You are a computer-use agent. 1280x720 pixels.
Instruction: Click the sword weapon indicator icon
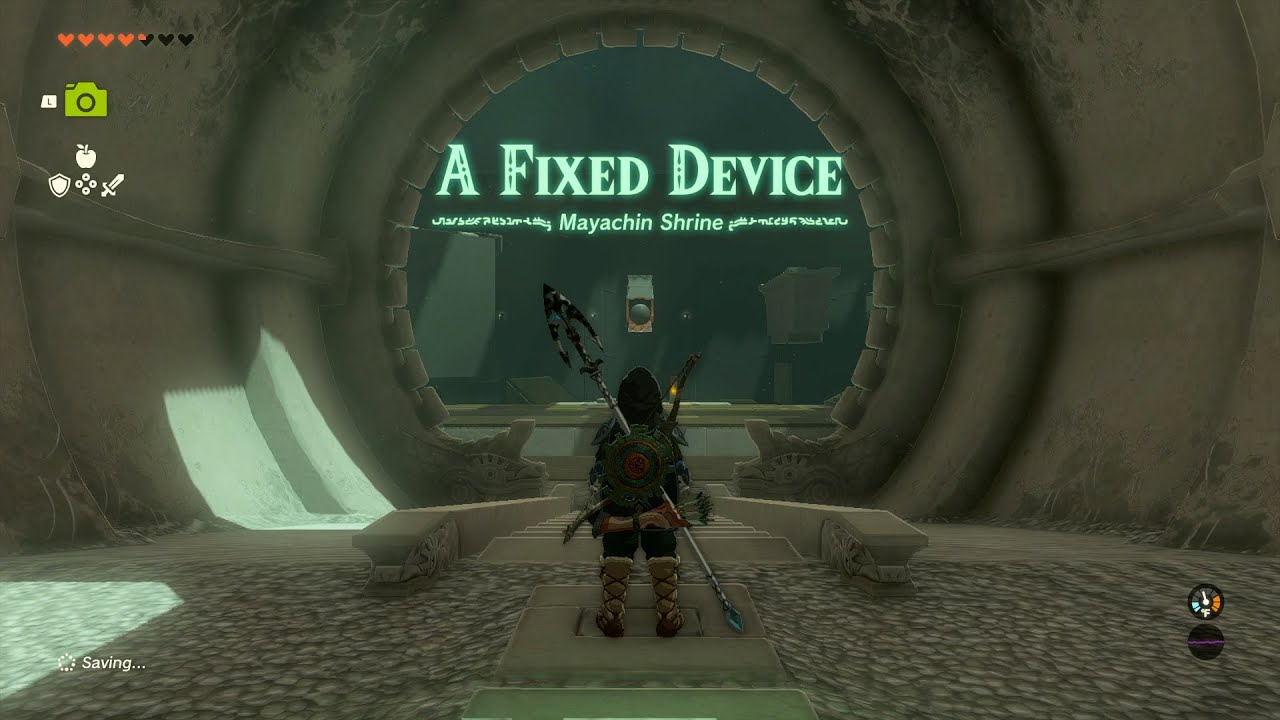112,185
